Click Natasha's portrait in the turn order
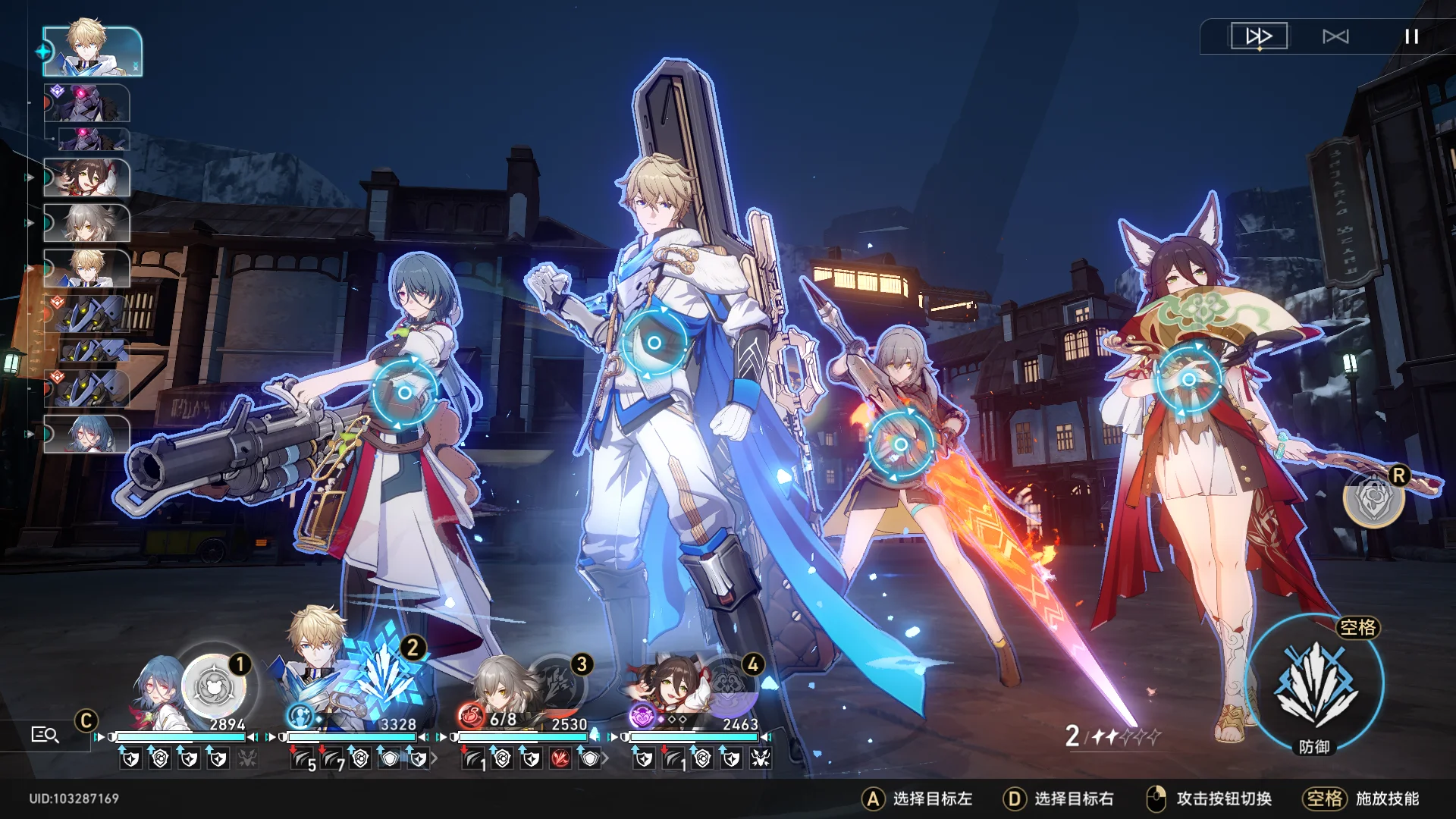Image resolution: width=1456 pixels, height=819 pixels. (87, 435)
